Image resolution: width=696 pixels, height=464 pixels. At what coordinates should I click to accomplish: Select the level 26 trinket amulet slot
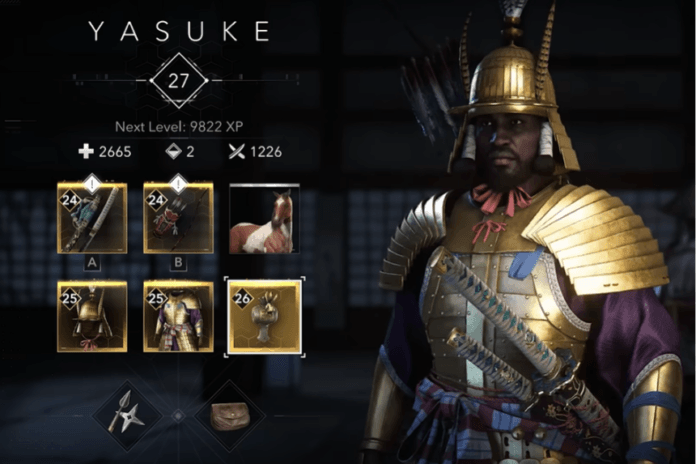tap(264, 317)
